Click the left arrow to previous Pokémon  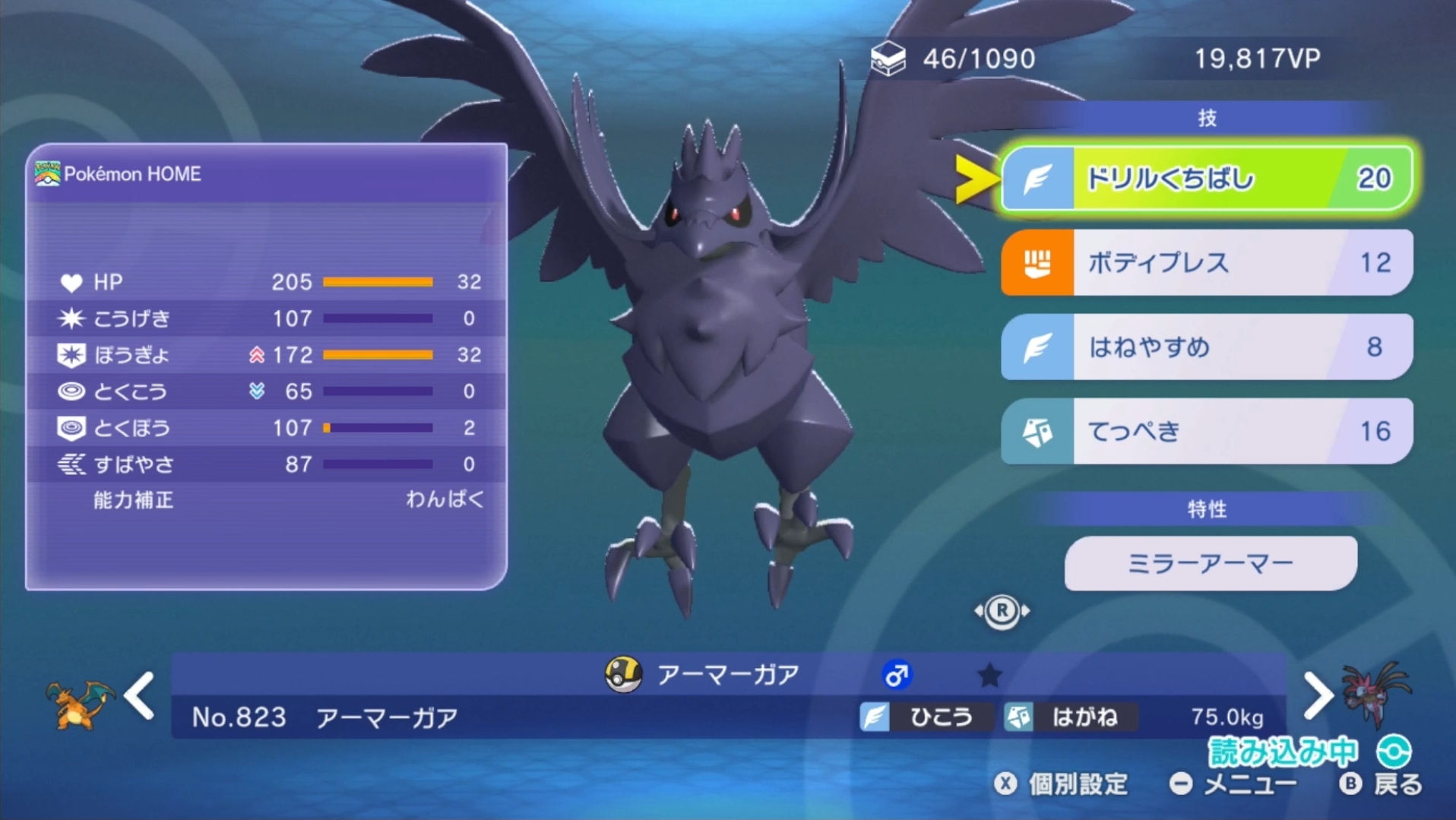coord(141,695)
